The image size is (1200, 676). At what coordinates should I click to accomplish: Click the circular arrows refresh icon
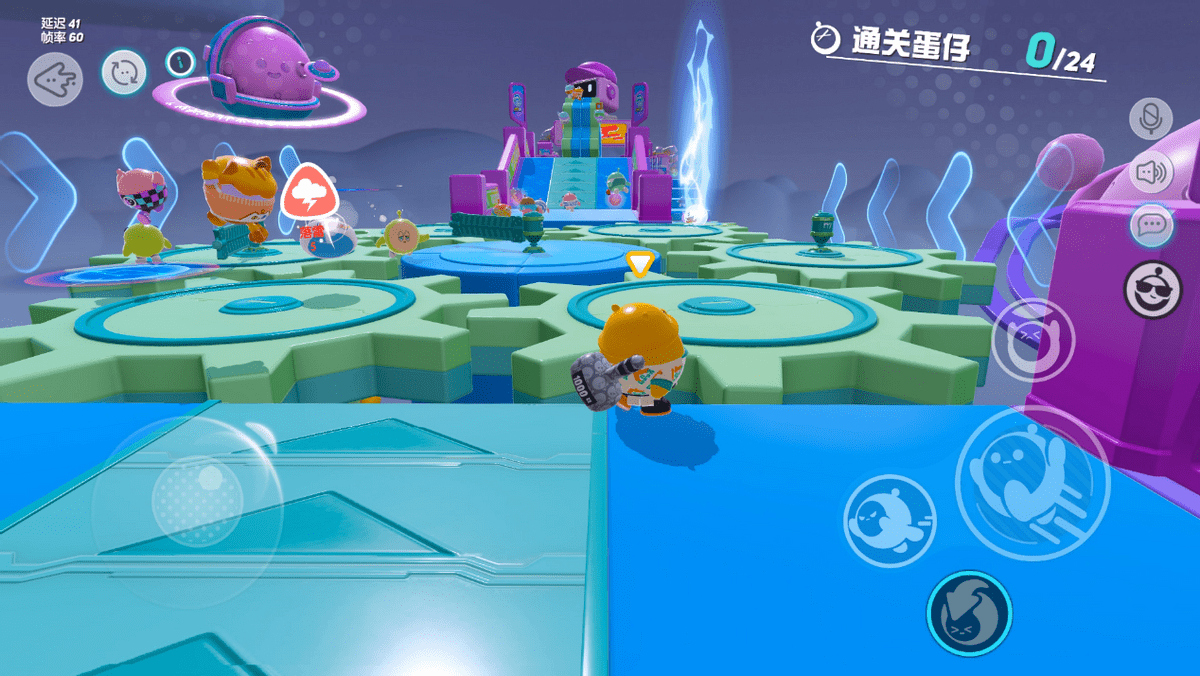[124, 73]
